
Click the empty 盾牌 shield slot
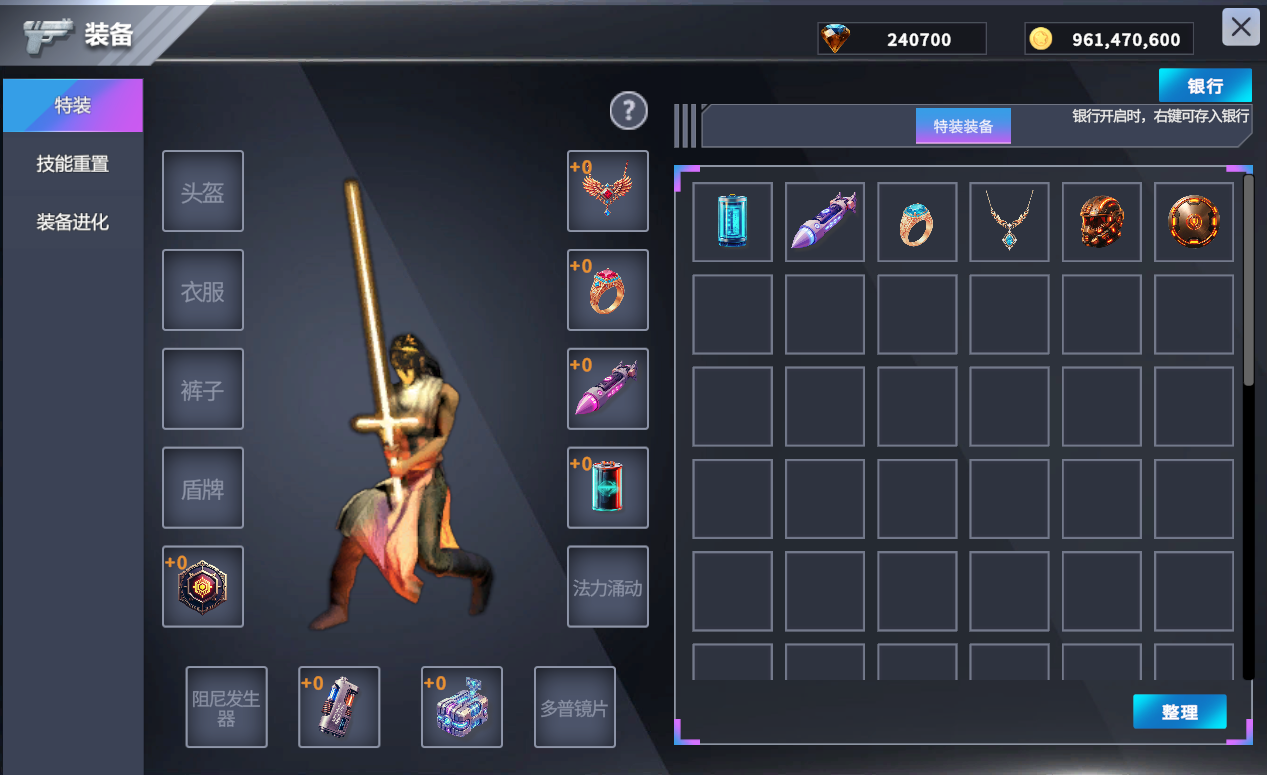click(x=203, y=488)
